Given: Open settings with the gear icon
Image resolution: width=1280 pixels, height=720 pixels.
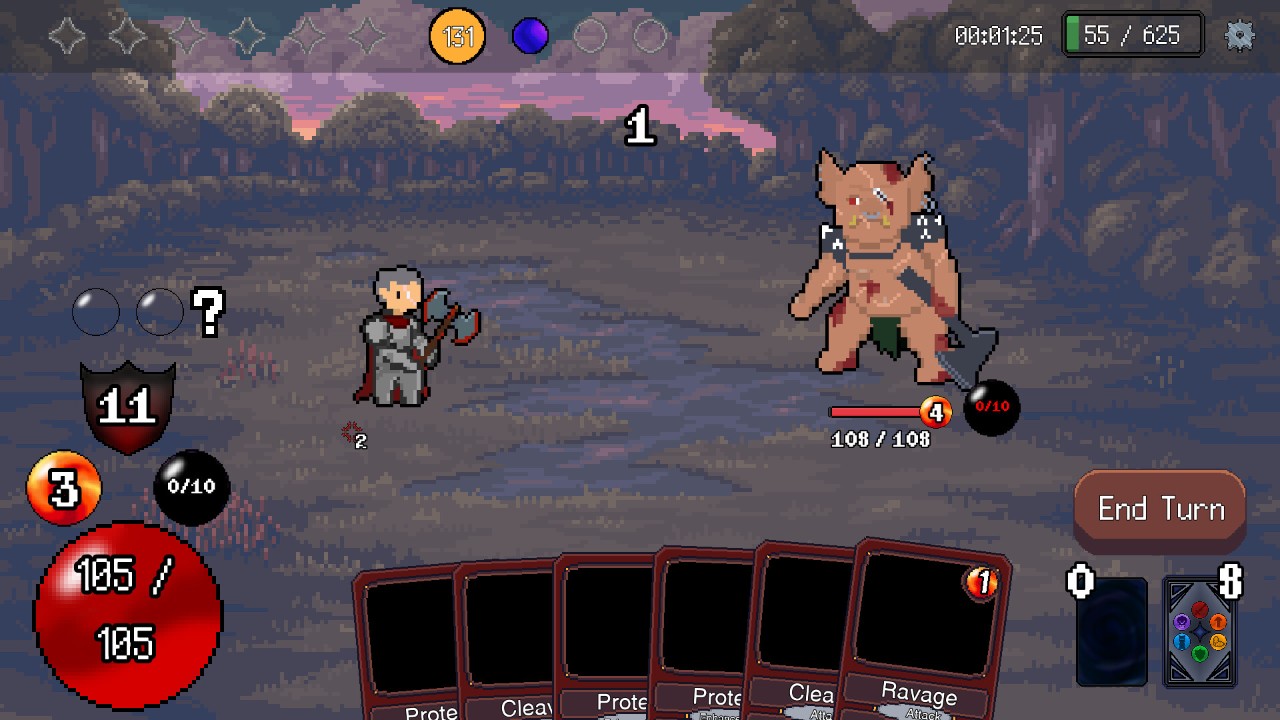Looking at the screenshot, I should pyautogui.click(x=1239, y=36).
